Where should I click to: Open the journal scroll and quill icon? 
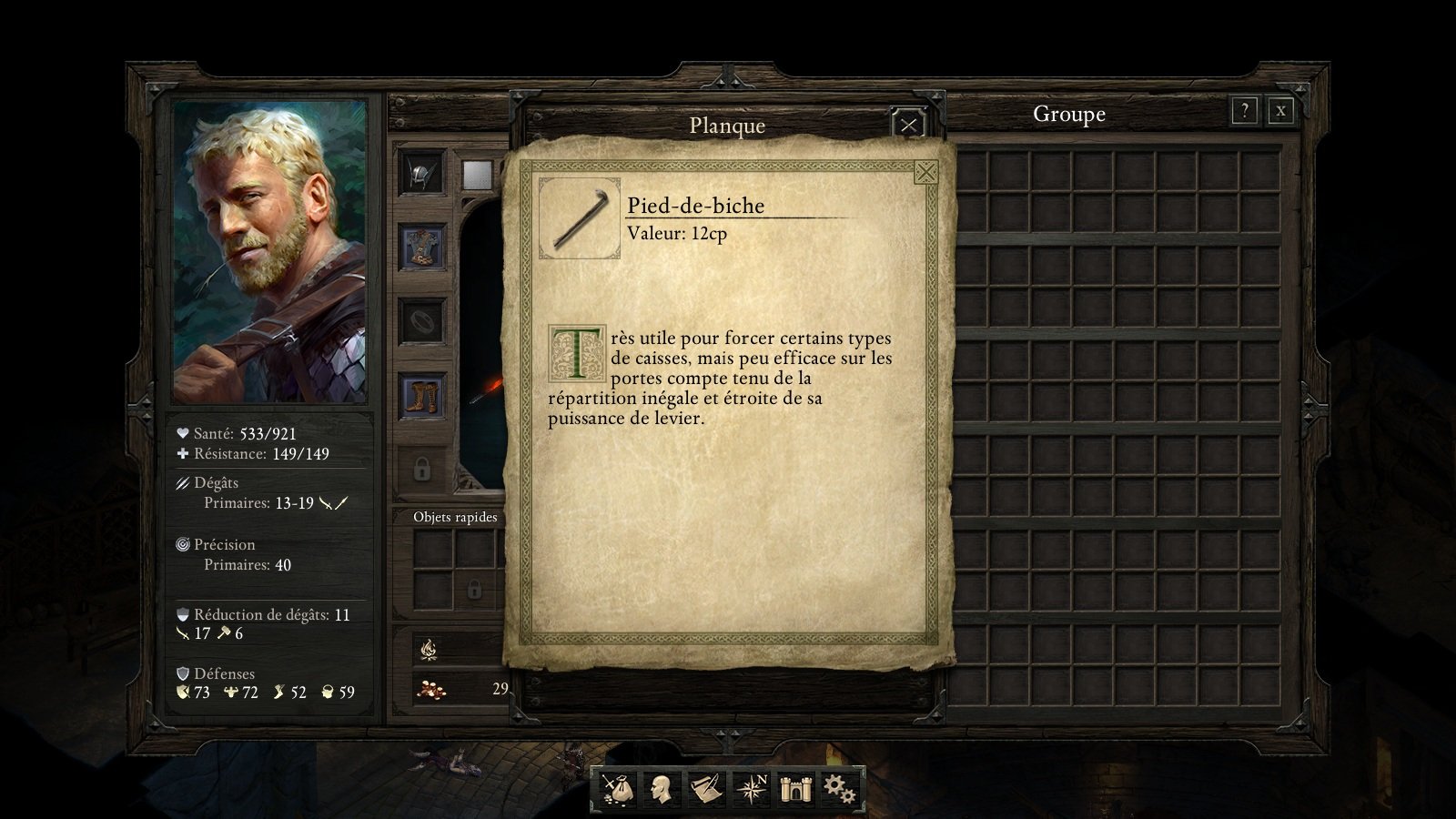pos(705,788)
